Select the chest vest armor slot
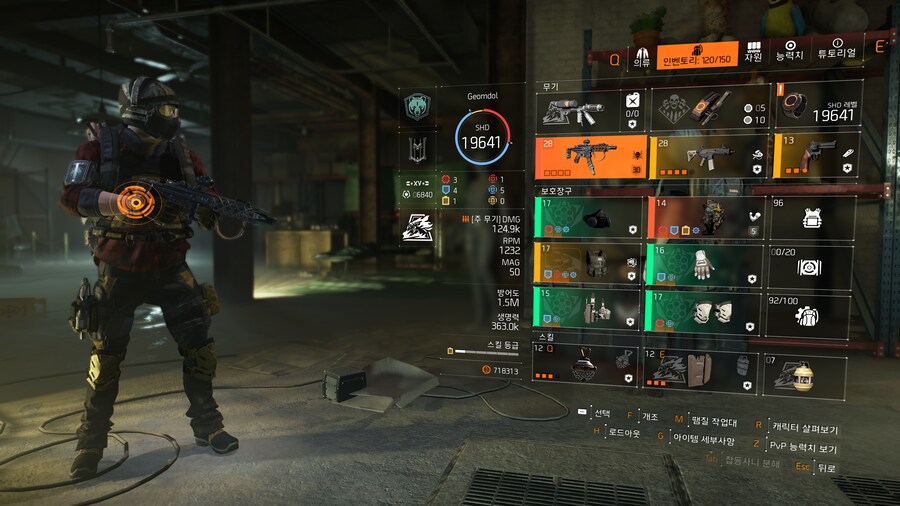 point(590,264)
